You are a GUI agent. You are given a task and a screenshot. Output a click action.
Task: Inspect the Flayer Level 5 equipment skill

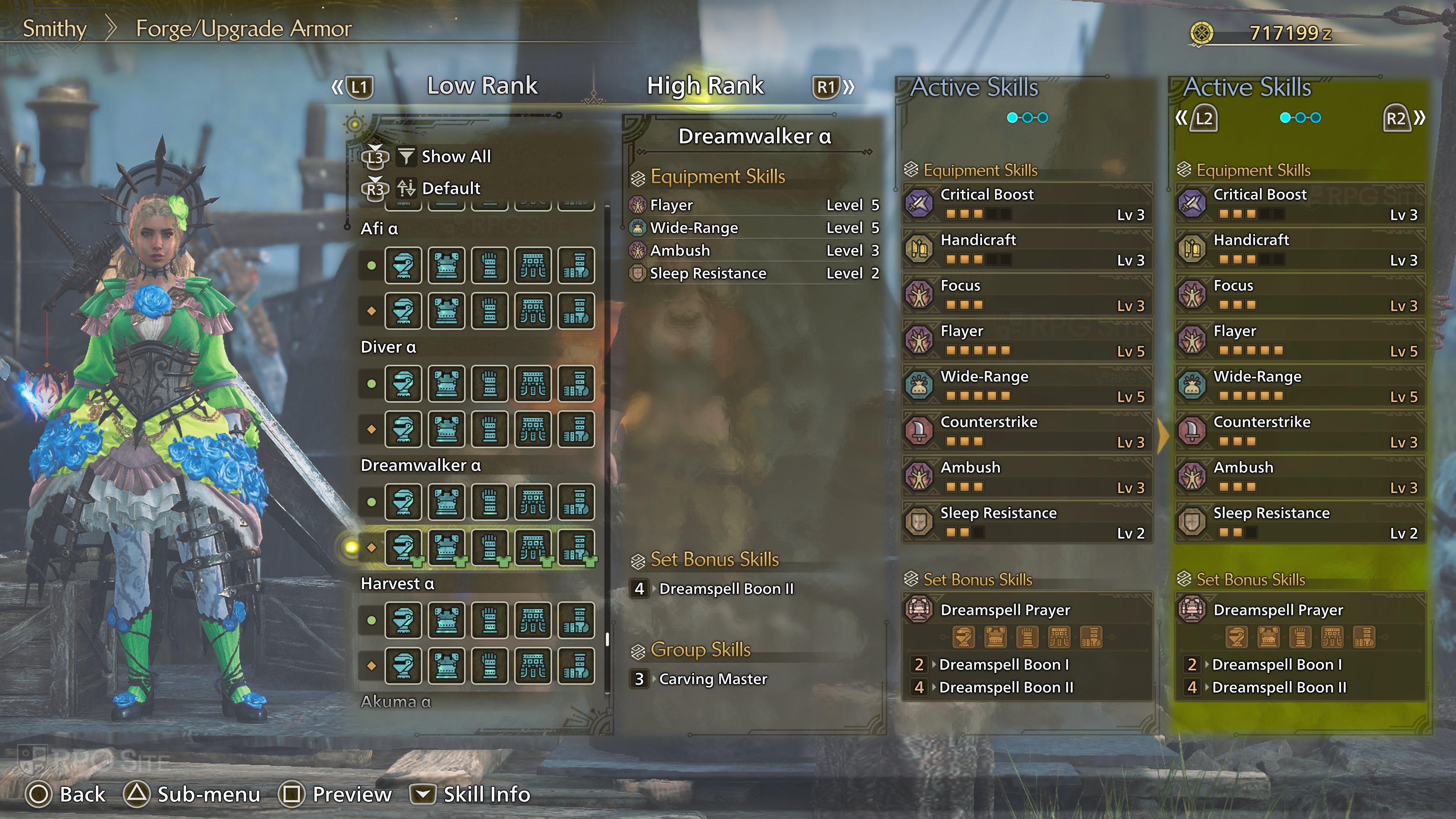click(x=754, y=205)
